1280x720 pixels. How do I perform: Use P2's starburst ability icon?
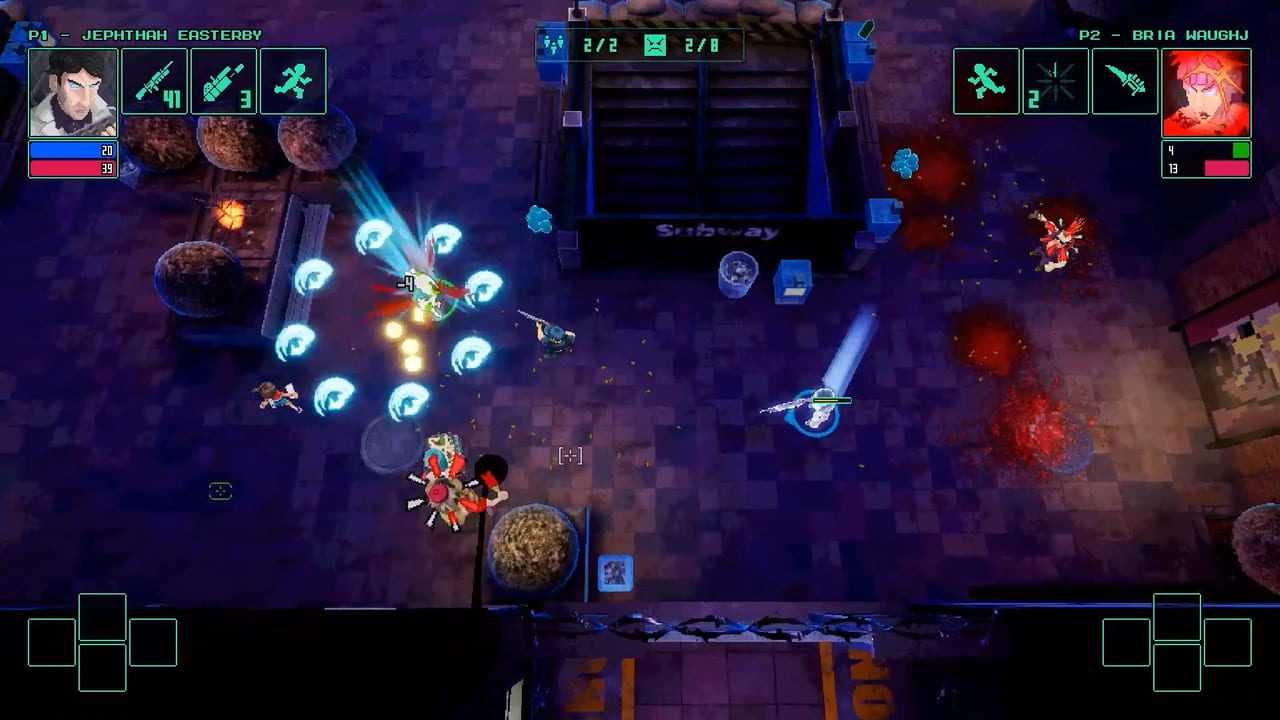[1055, 81]
